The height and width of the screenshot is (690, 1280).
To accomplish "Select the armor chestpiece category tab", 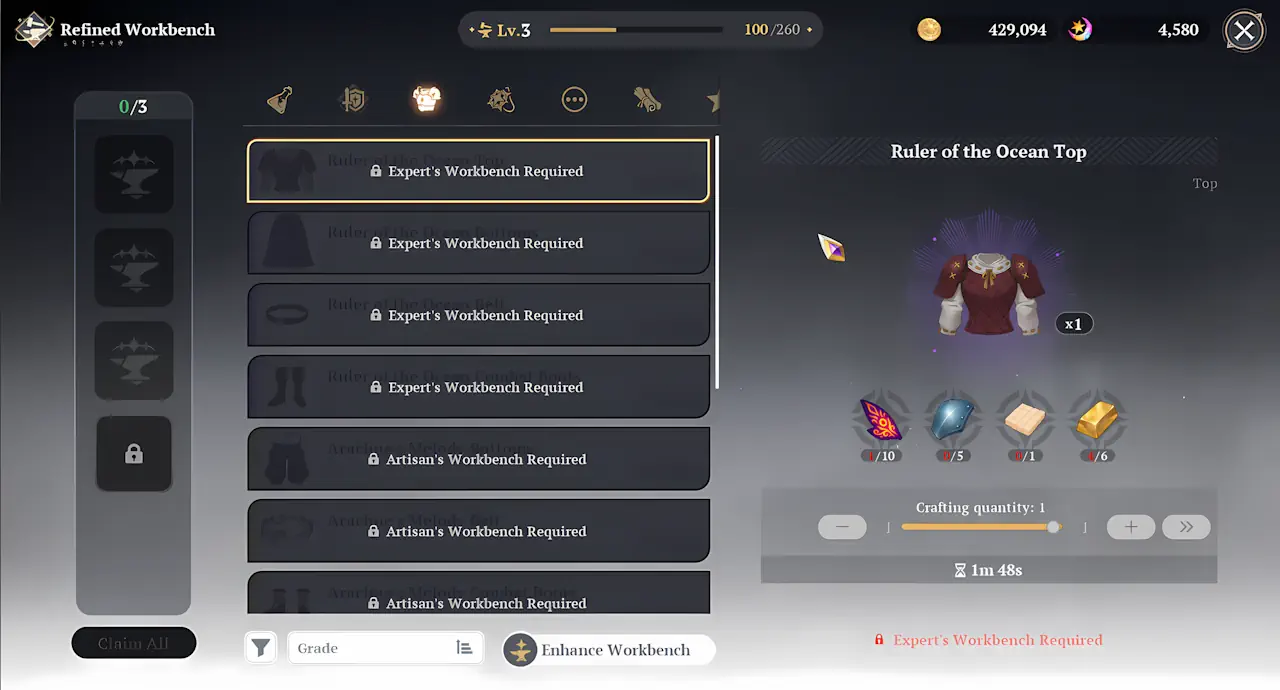I will 427,99.
